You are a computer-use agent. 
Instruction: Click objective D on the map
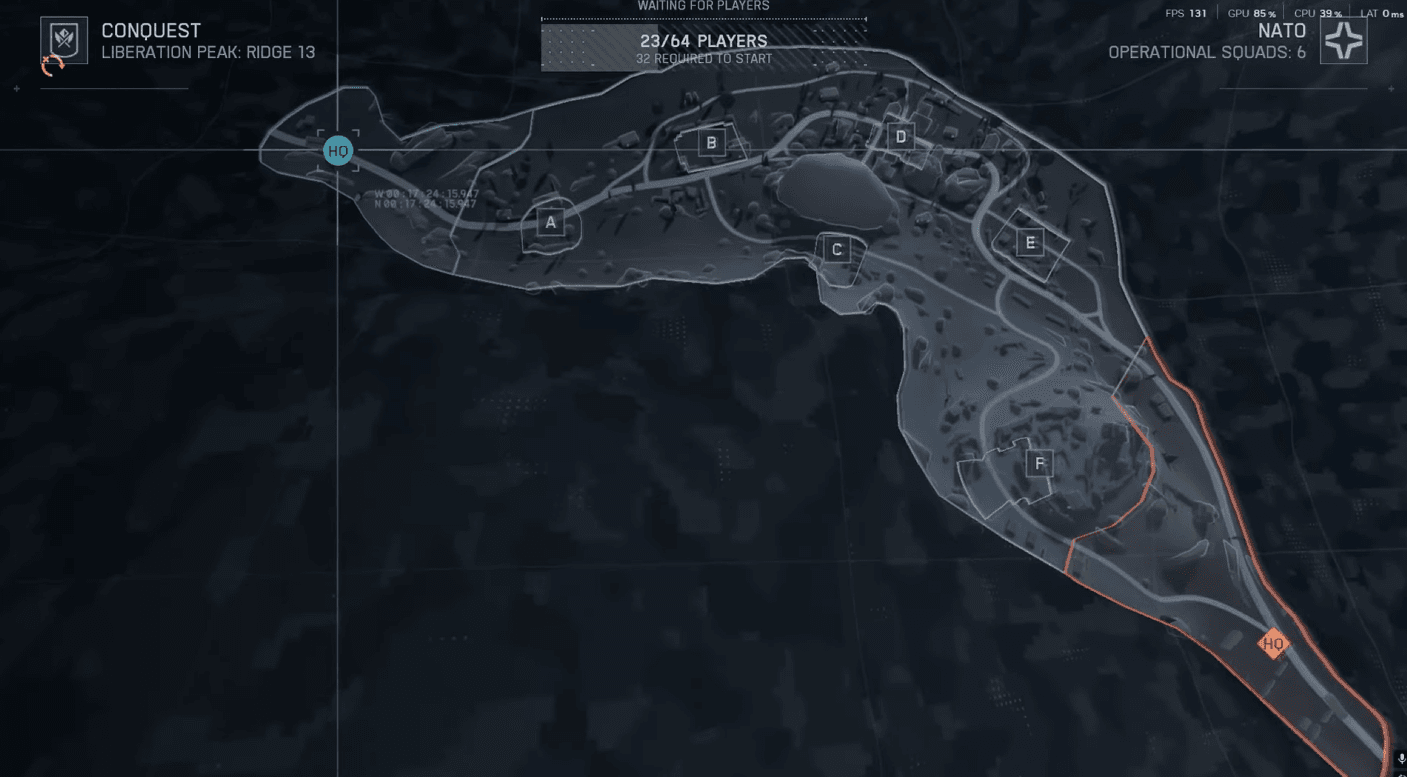[x=900, y=137]
